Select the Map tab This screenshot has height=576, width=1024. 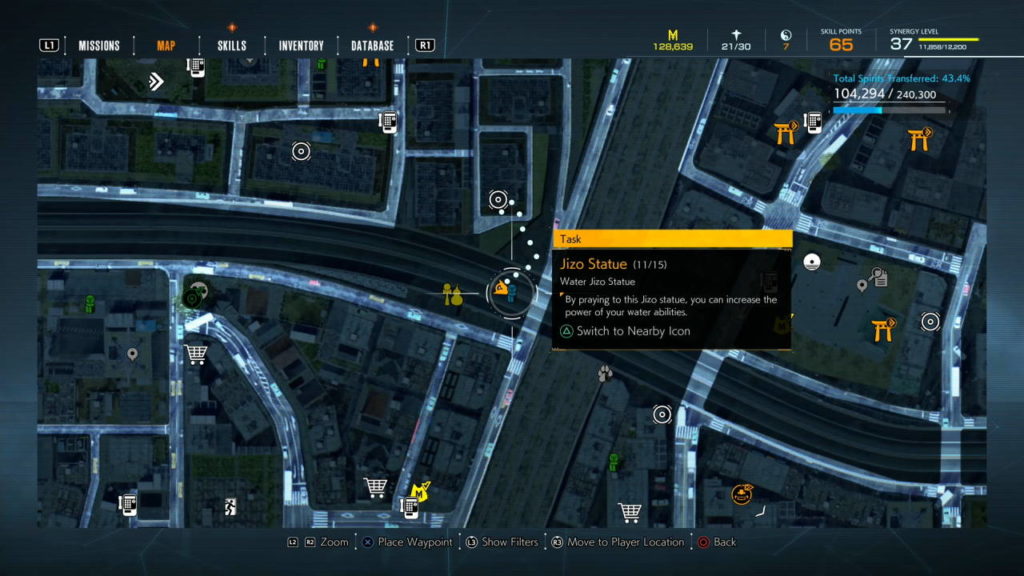pyautogui.click(x=166, y=45)
